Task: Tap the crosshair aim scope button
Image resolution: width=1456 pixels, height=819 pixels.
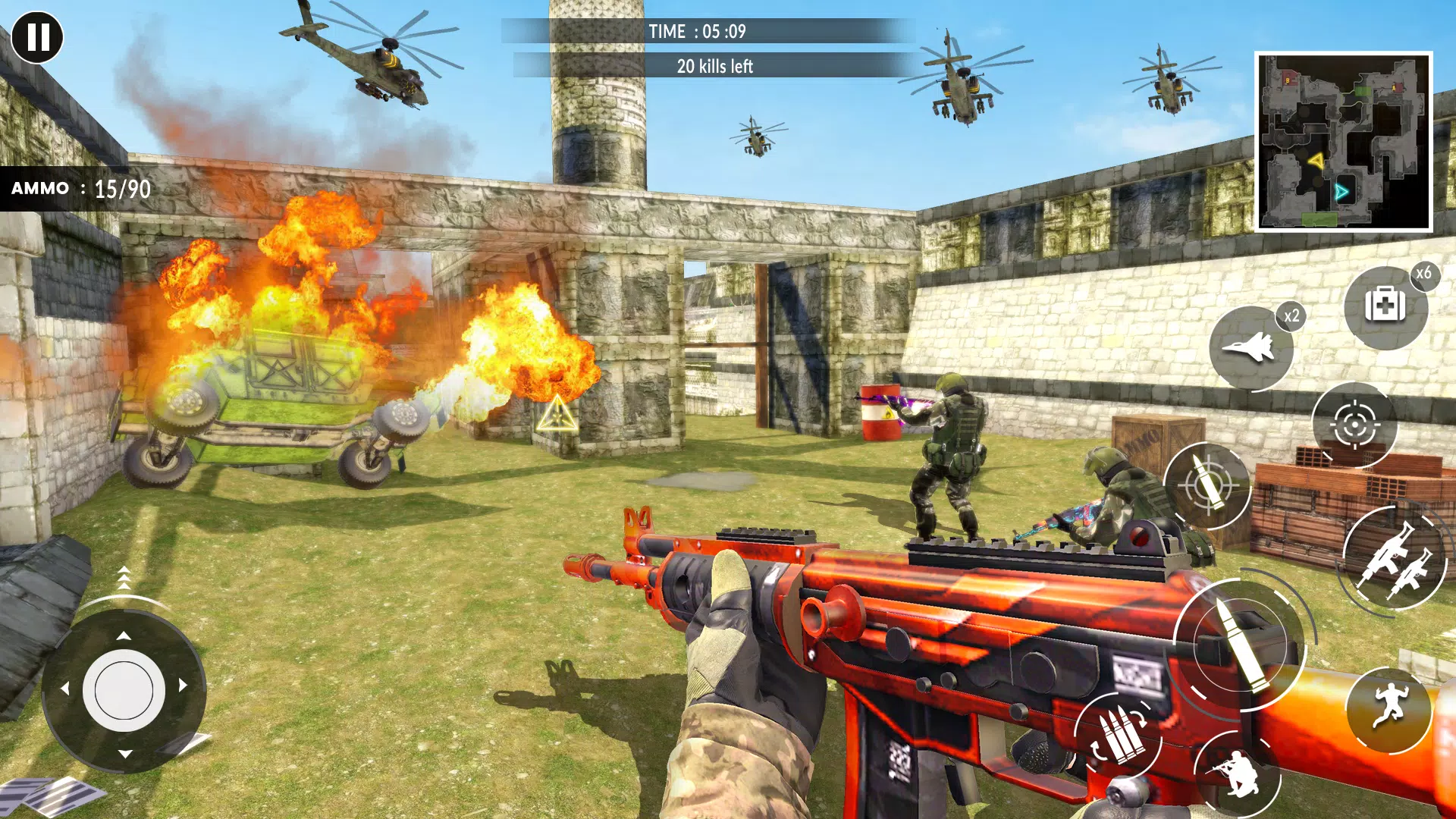Action: pyautogui.click(x=1354, y=425)
